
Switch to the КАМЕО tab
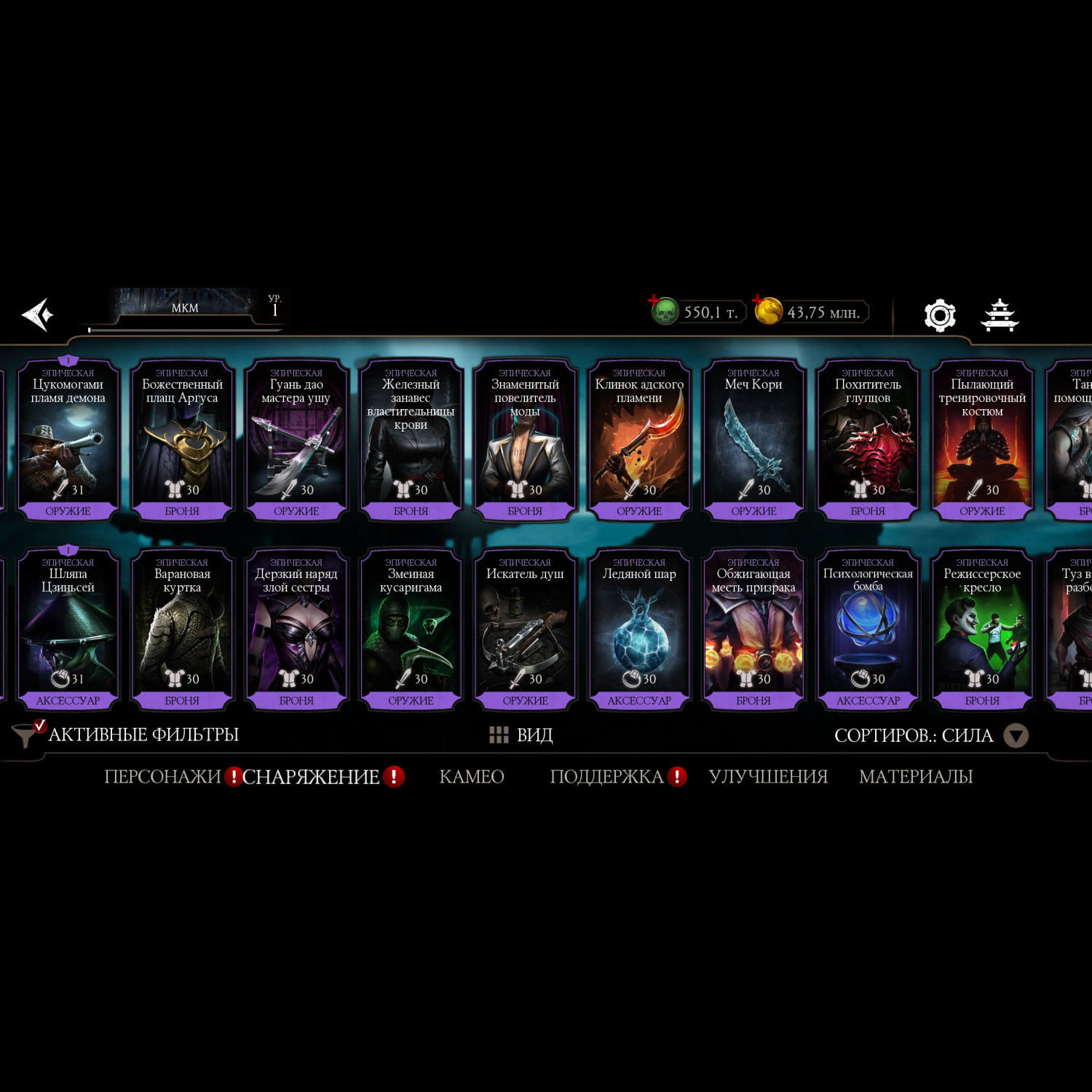click(472, 777)
